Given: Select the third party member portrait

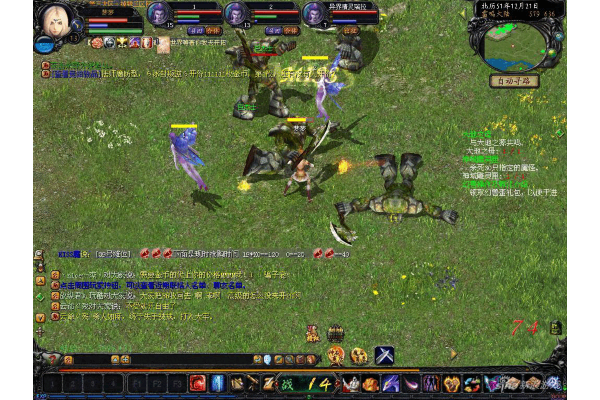Looking at the screenshot, I should tap(313, 13).
